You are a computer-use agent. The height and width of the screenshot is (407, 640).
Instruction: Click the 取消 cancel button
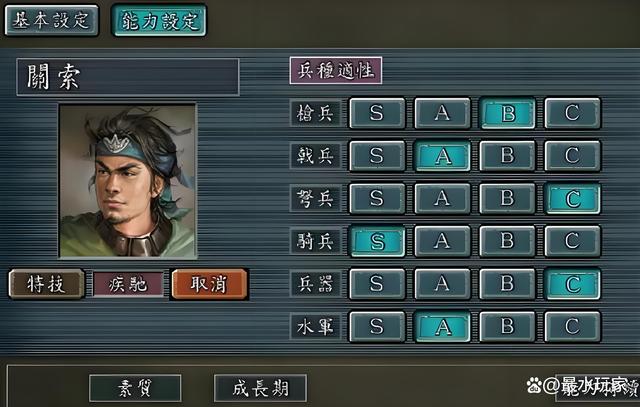click(209, 284)
